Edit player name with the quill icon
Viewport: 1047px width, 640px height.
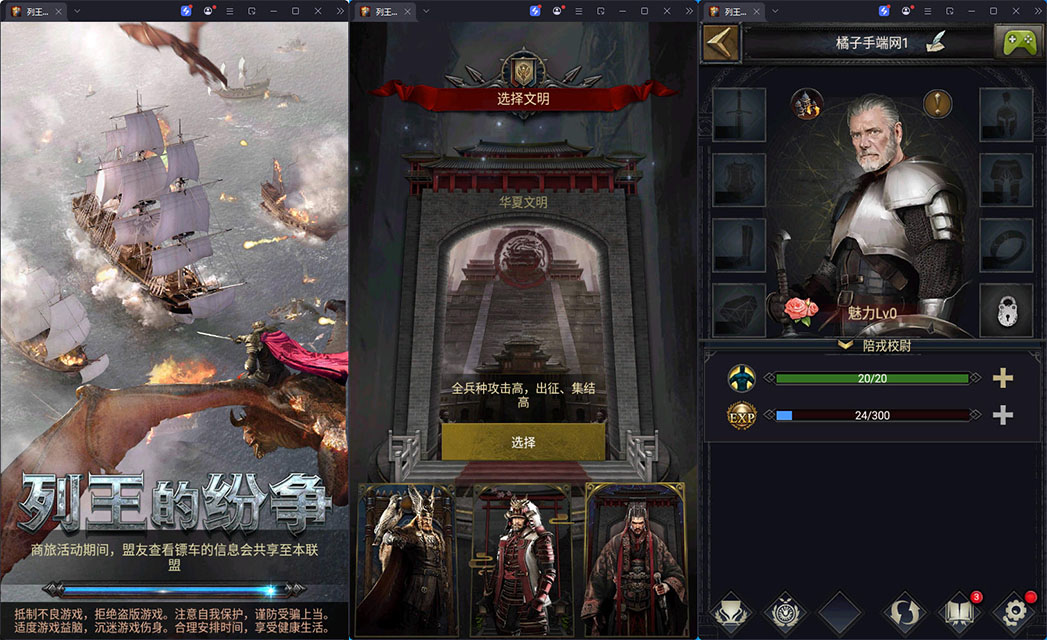click(x=936, y=42)
